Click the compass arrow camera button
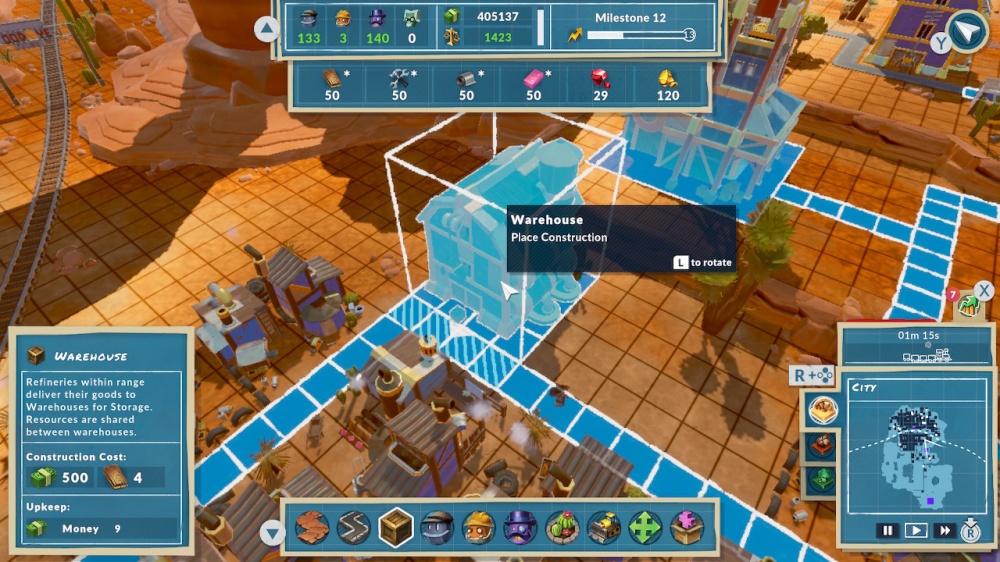This screenshot has width=1000, height=562. [x=967, y=31]
